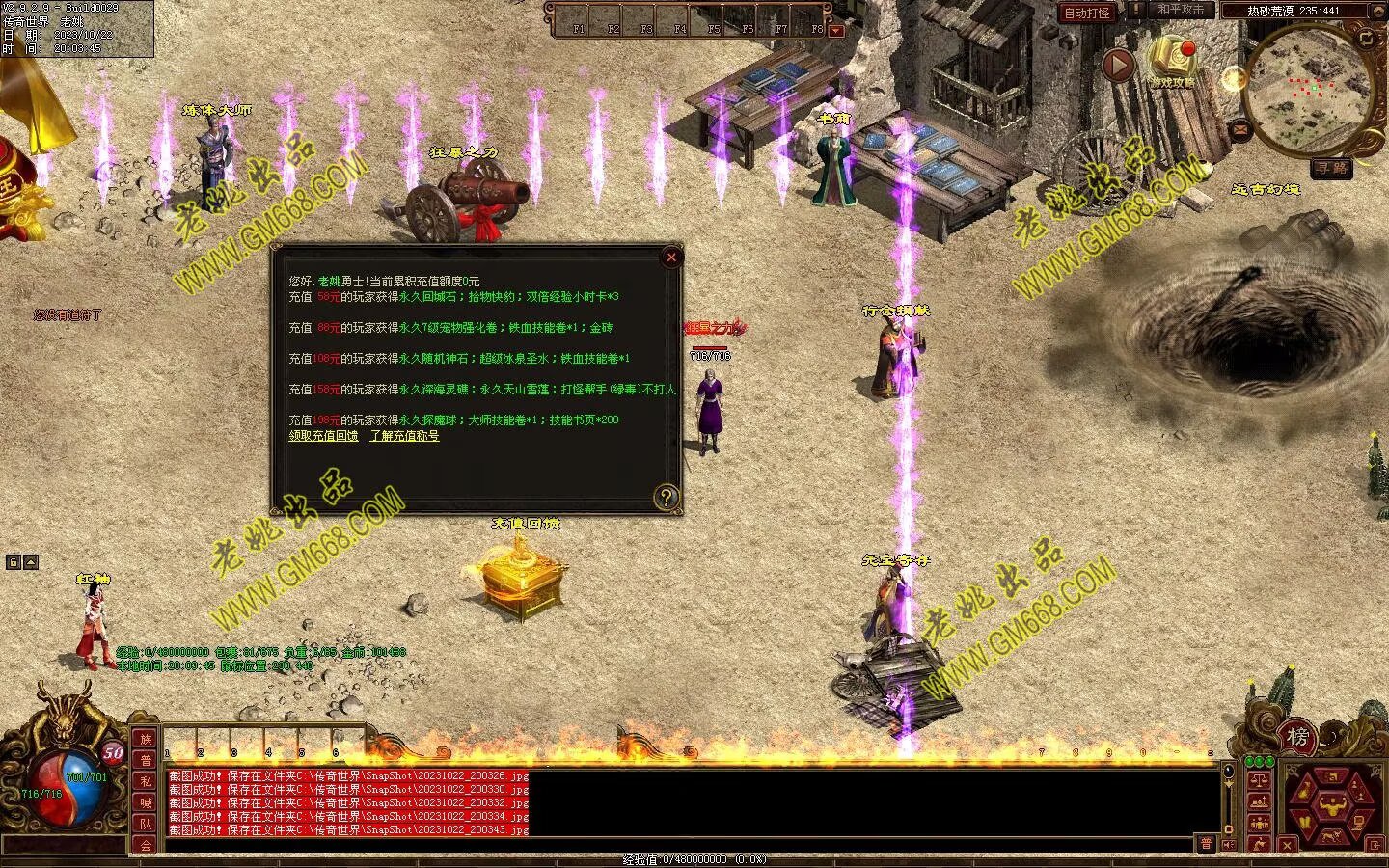Select the 私 private chat channel tab

[x=146, y=781]
